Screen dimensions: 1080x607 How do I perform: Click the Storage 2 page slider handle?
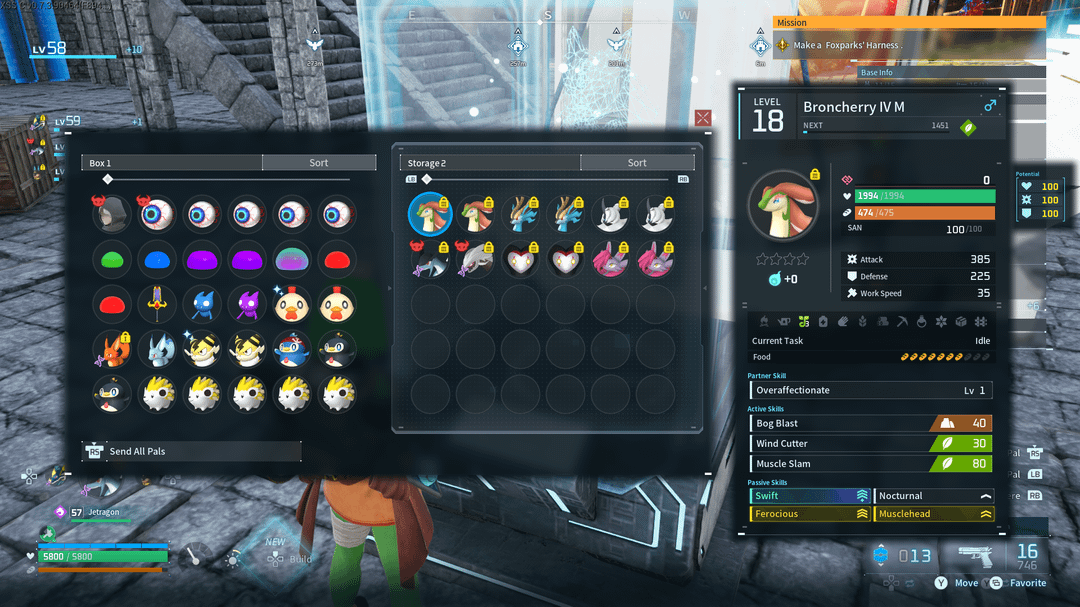pyautogui.click(x=427, y=180)
